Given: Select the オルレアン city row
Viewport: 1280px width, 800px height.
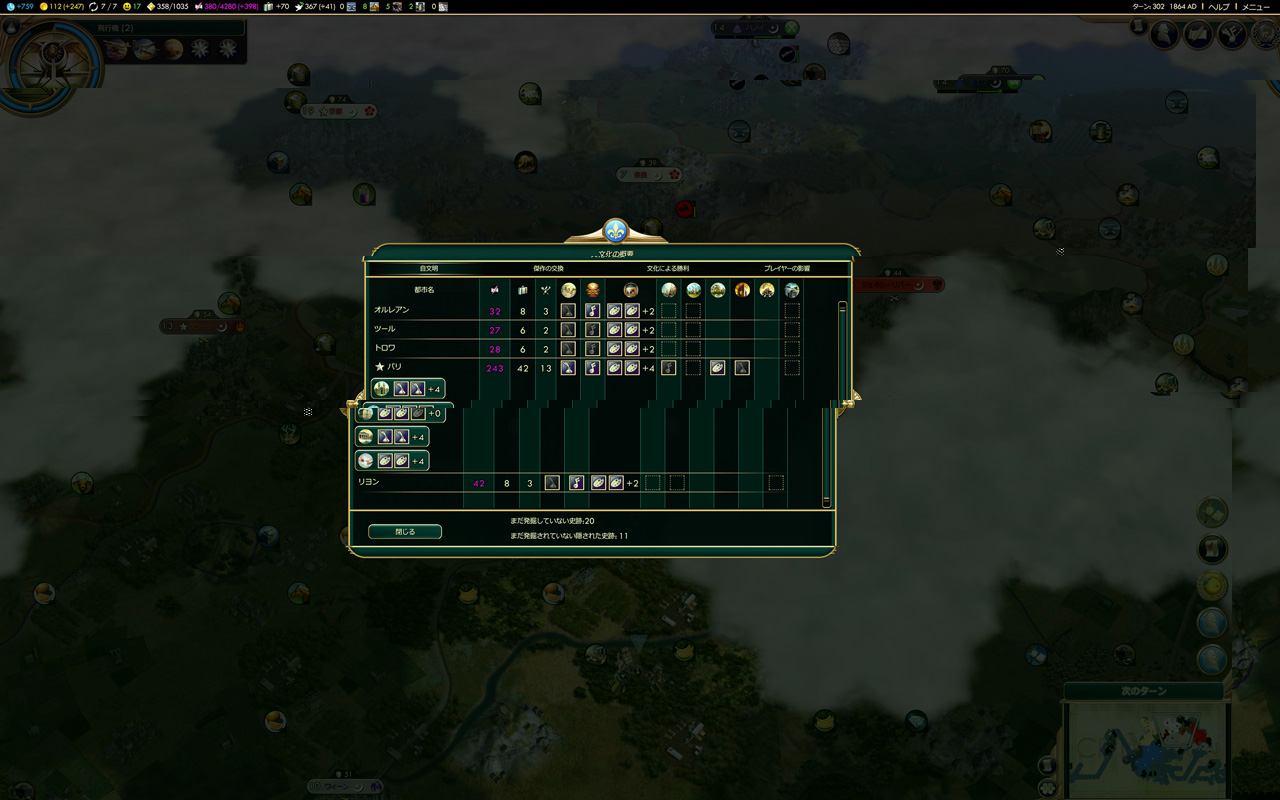Looking at the screenshot, I should (391, 311).
